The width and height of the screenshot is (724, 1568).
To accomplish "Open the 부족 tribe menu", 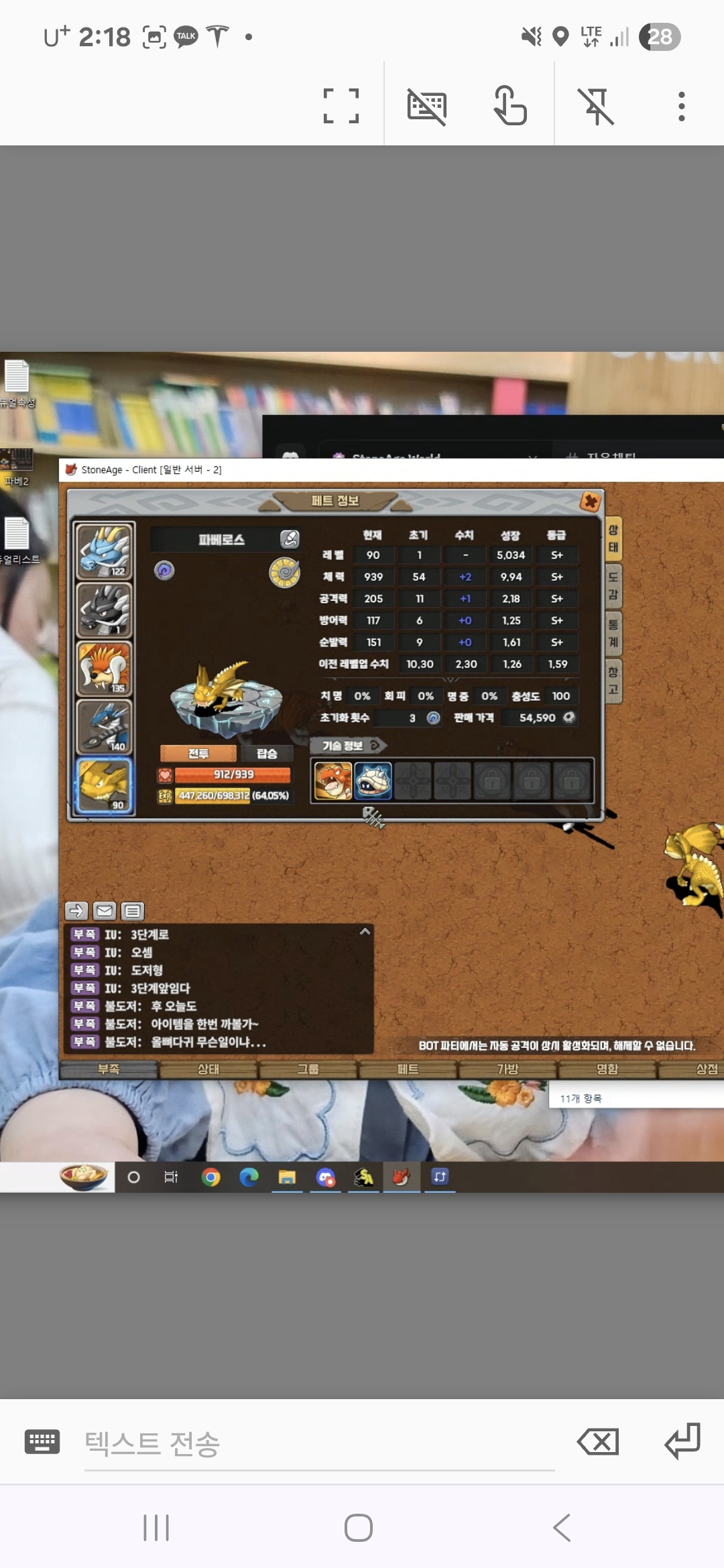I will [109, 1069].
